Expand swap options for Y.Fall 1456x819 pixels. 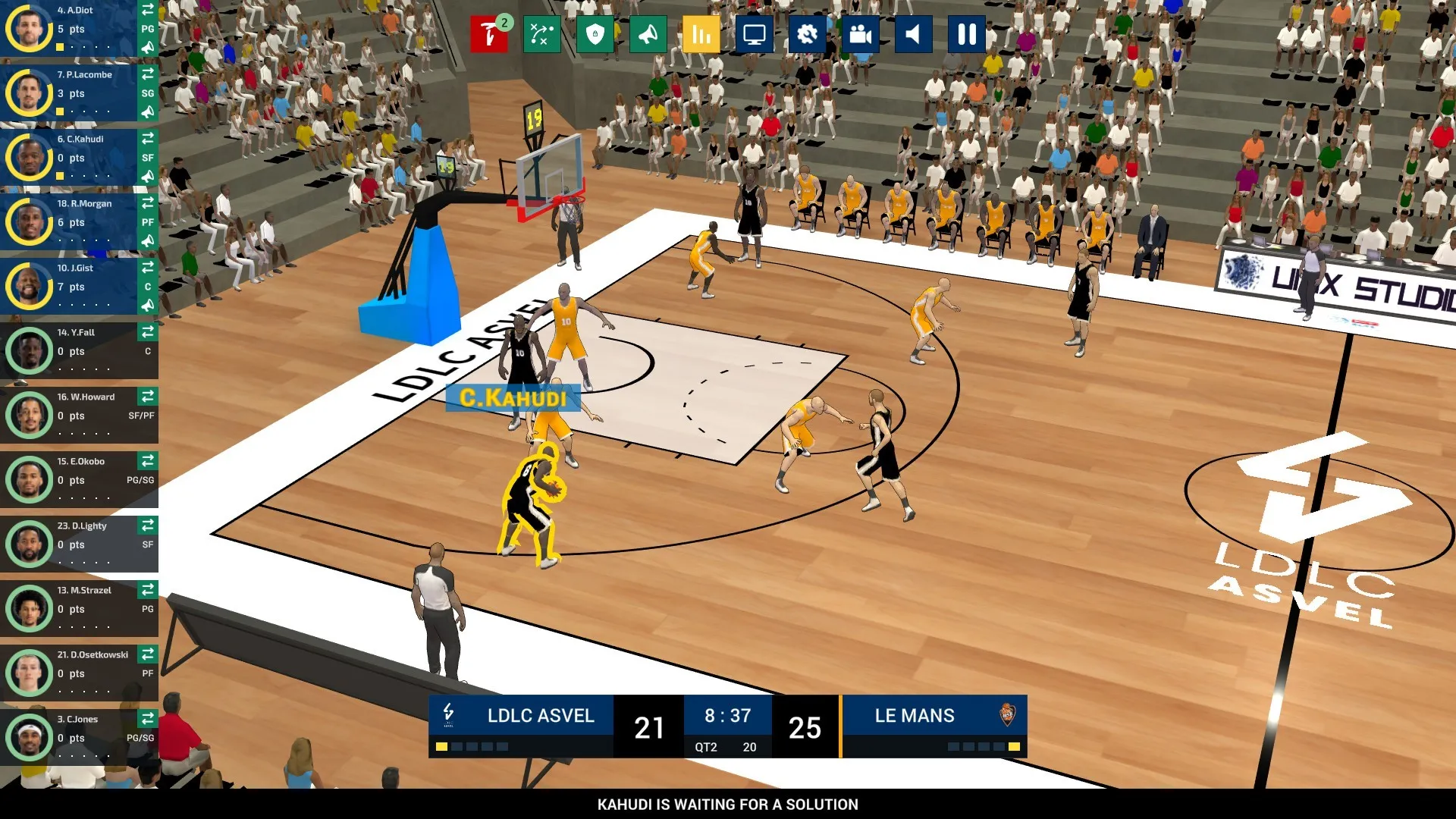point(147,332)
